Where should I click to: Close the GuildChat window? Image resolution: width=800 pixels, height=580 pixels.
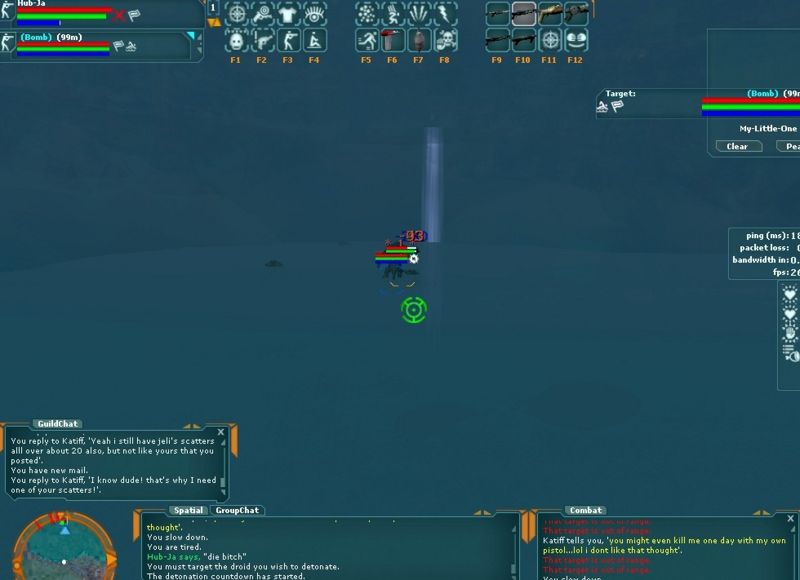tap(220, 432)
